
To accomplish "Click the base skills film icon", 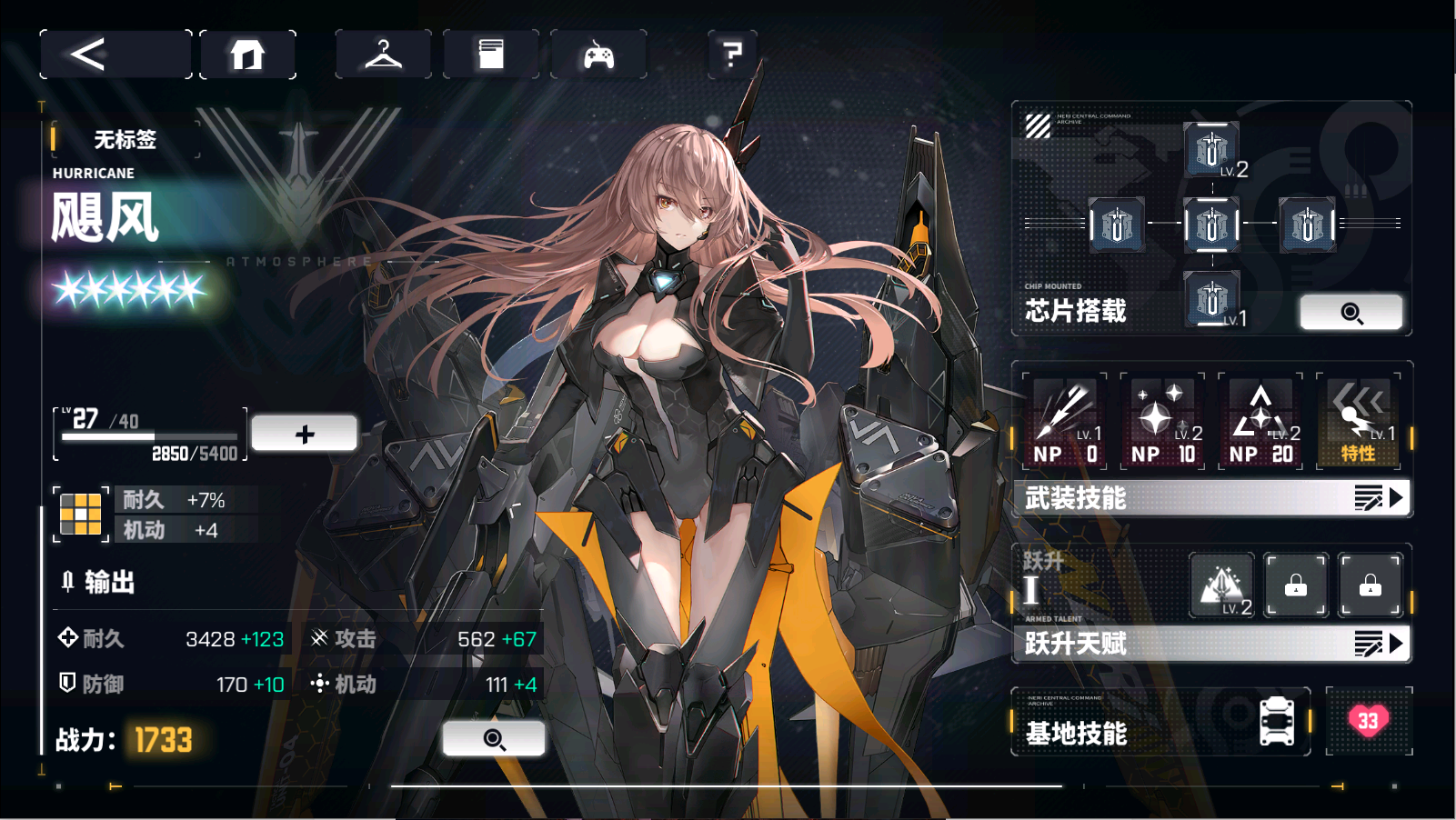I will [x=1277, y=718].
